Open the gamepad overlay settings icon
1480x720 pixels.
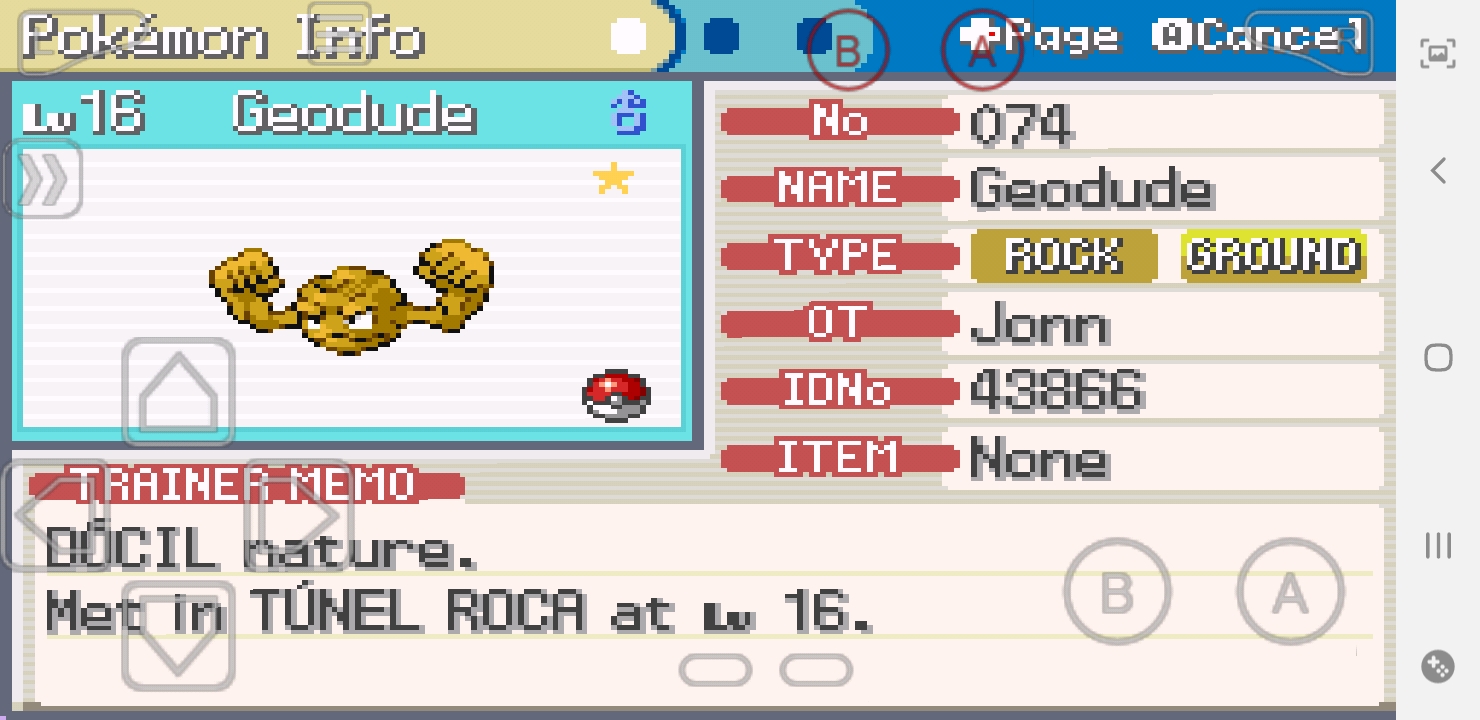(x=1437, y=664)
